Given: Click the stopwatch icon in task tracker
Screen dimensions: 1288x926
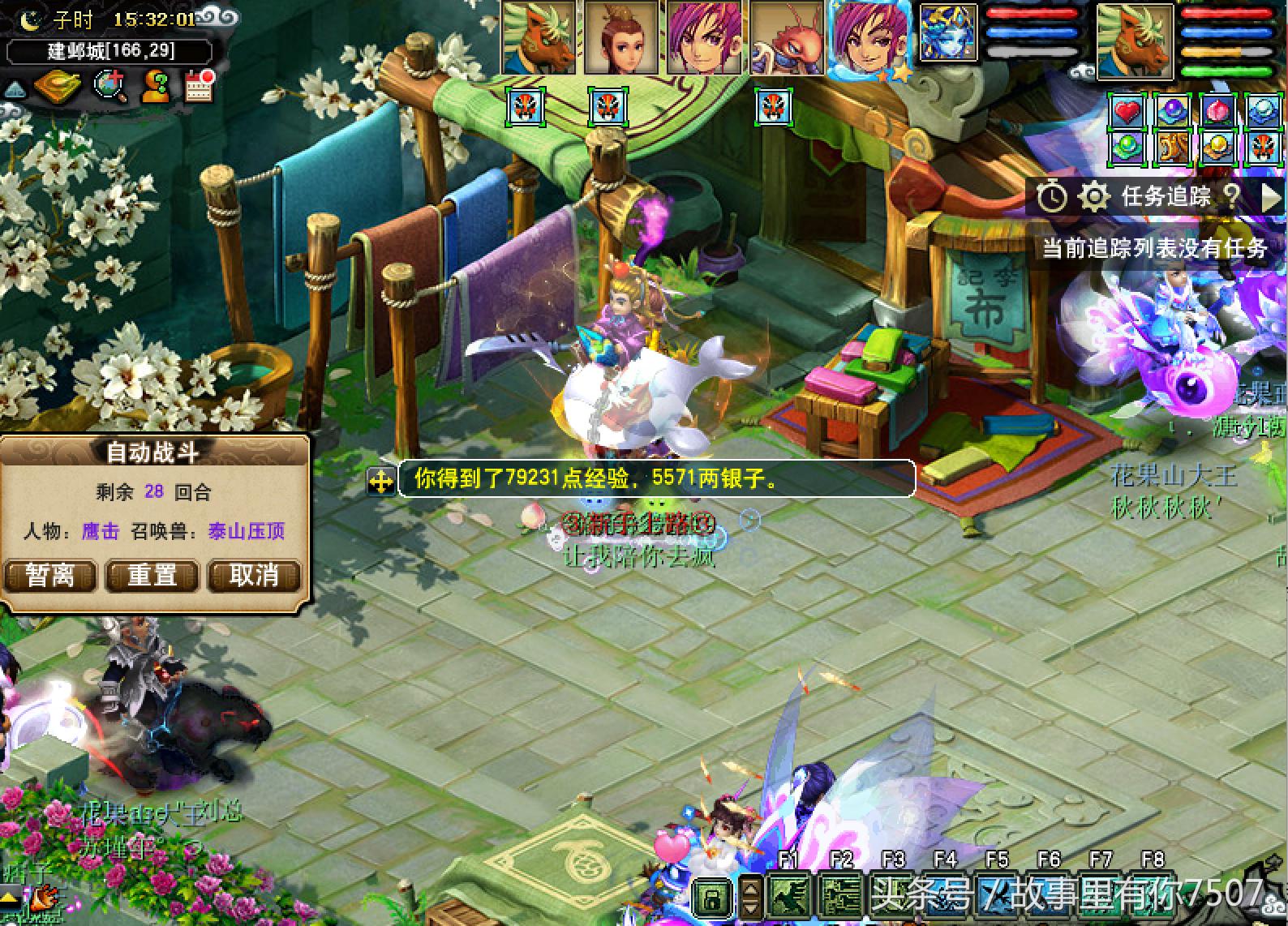Looking at the screenshot, I should coord(1051,196).
